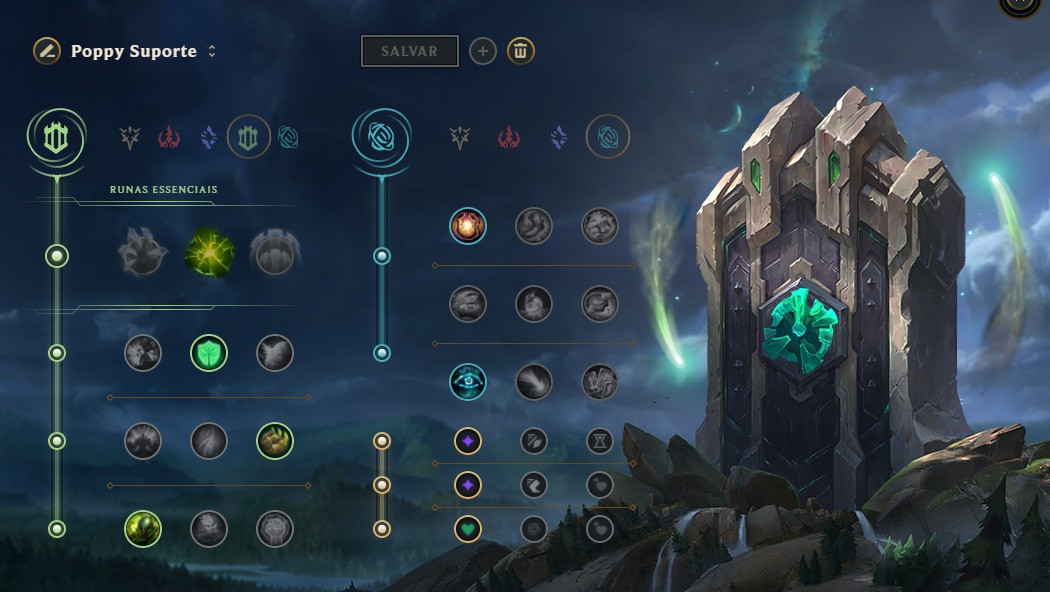Pick the hourglass ability haste shard
1050x592 pixels.
coord(599,440)
